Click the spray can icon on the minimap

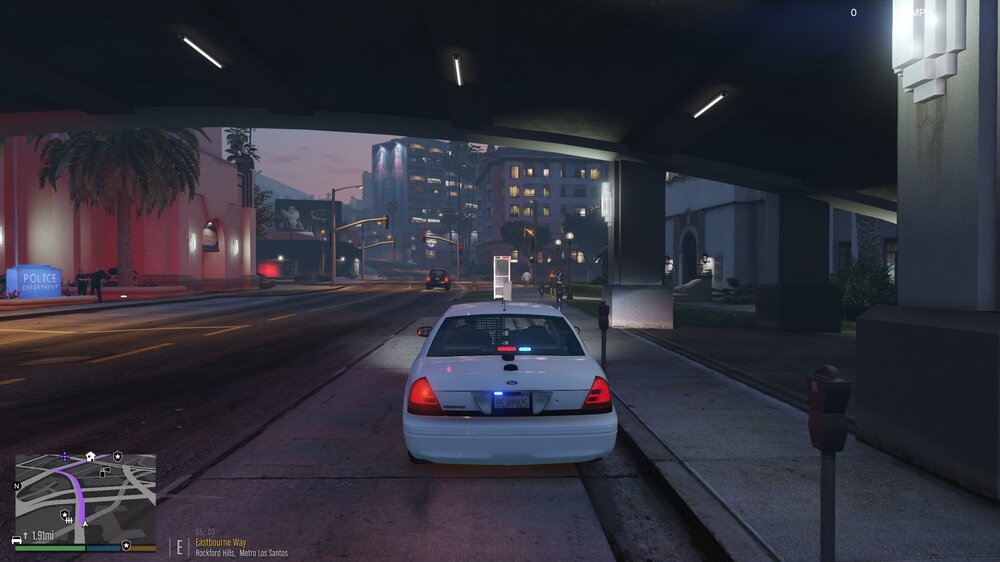104,472
